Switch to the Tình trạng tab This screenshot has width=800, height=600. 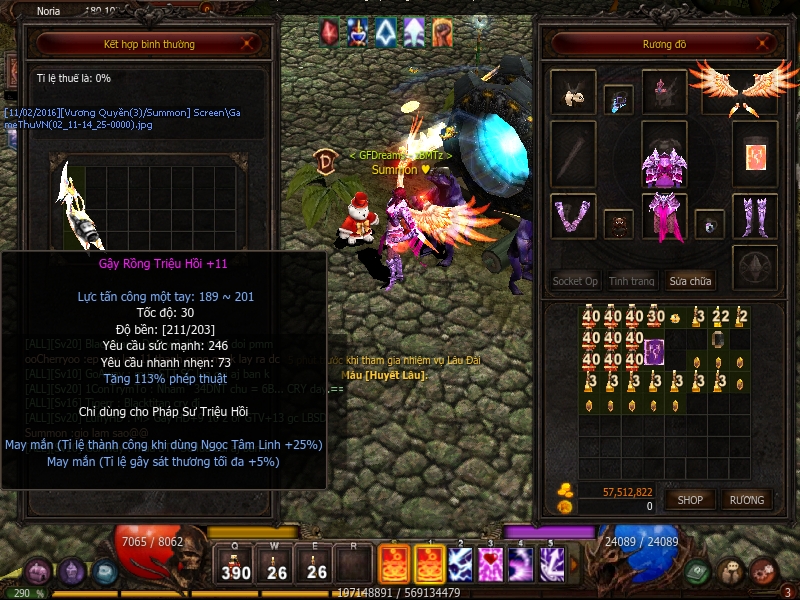point(632,281)
